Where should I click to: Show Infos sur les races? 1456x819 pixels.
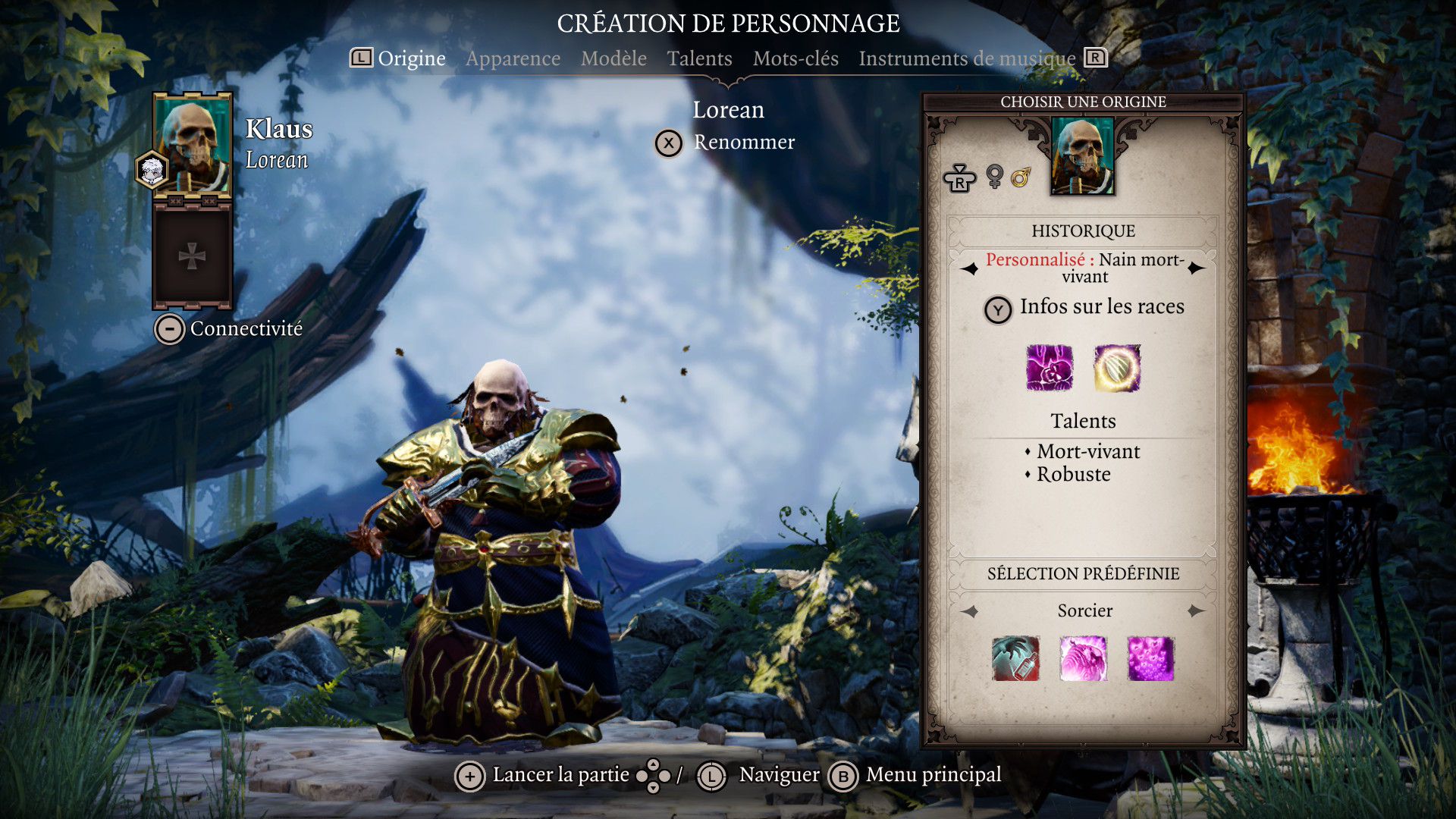click(1101, 307)
